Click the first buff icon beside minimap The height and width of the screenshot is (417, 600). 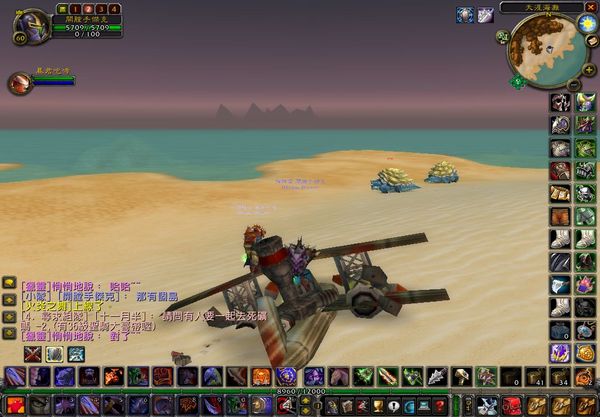click(465, 14)
